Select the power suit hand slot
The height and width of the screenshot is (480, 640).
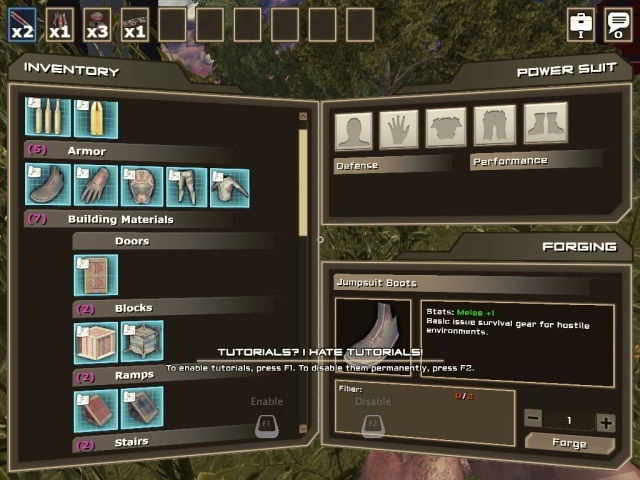click(399, 129)
